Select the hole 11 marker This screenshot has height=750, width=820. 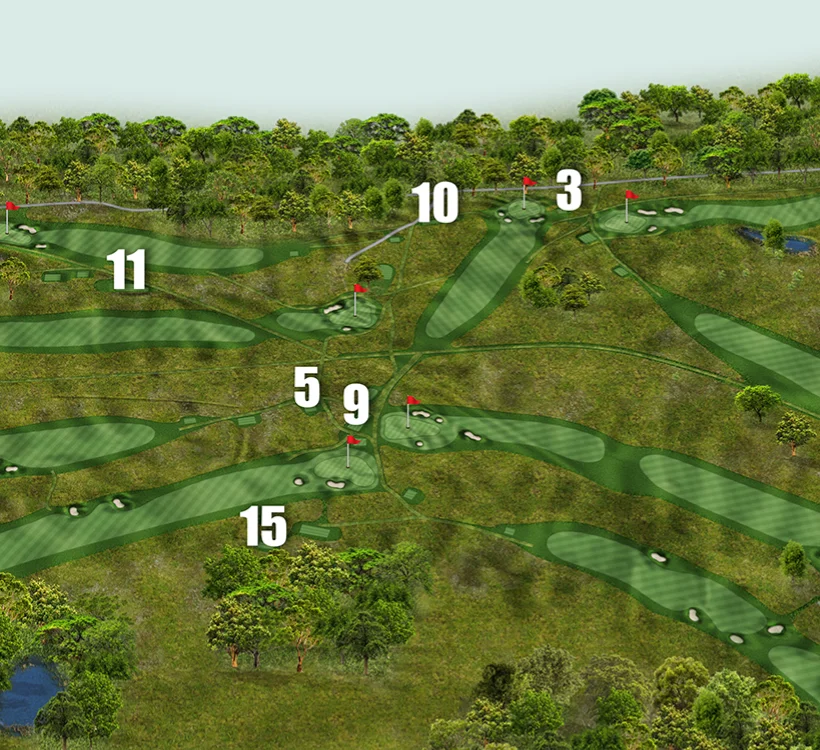tap(127, 269)
